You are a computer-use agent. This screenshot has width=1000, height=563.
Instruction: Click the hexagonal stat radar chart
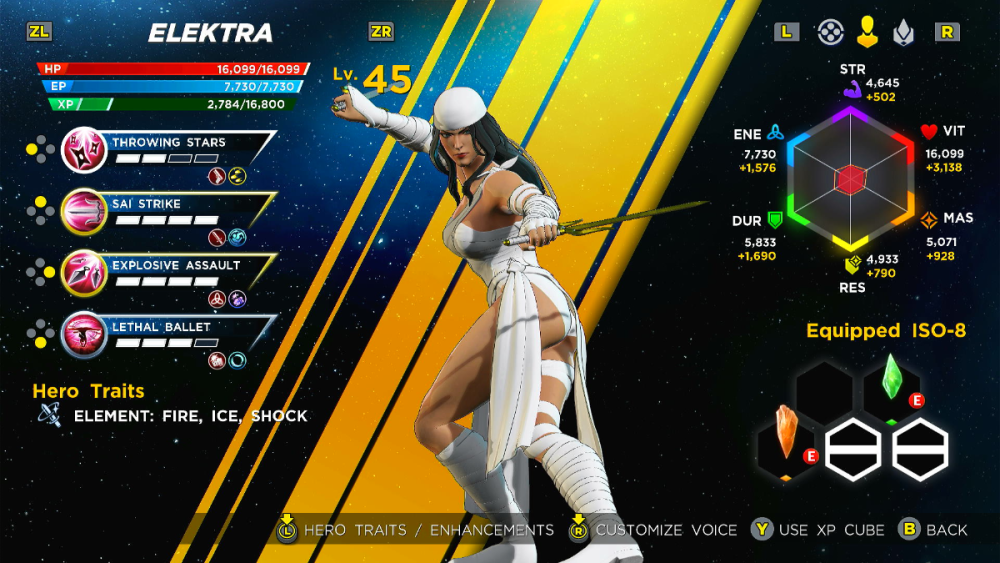click(x=850, y=178)
